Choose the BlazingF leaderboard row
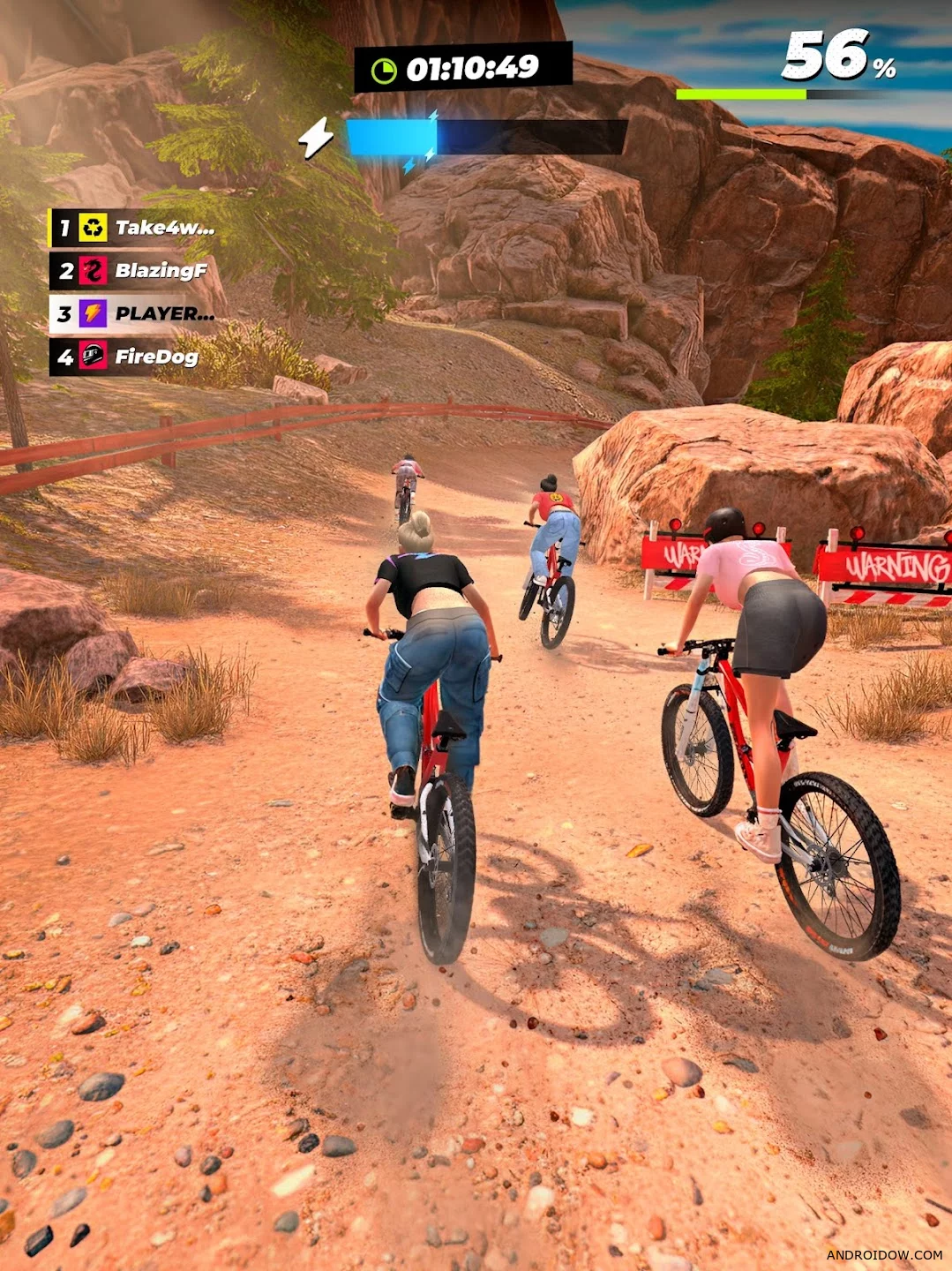The height and width of the screenshot is (1271, 952). (x=132, y=271)
